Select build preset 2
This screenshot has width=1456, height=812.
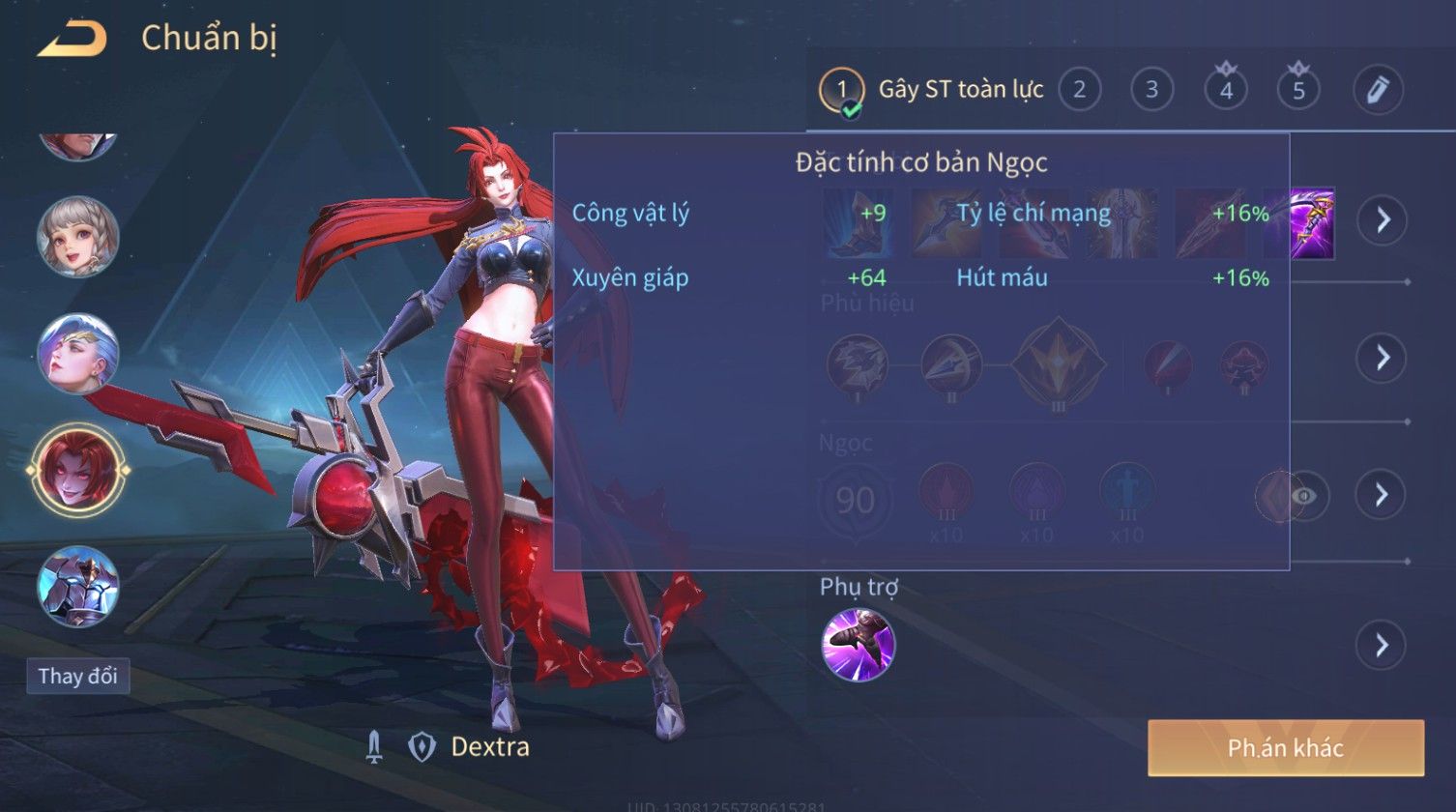[x=1079, y=90]
